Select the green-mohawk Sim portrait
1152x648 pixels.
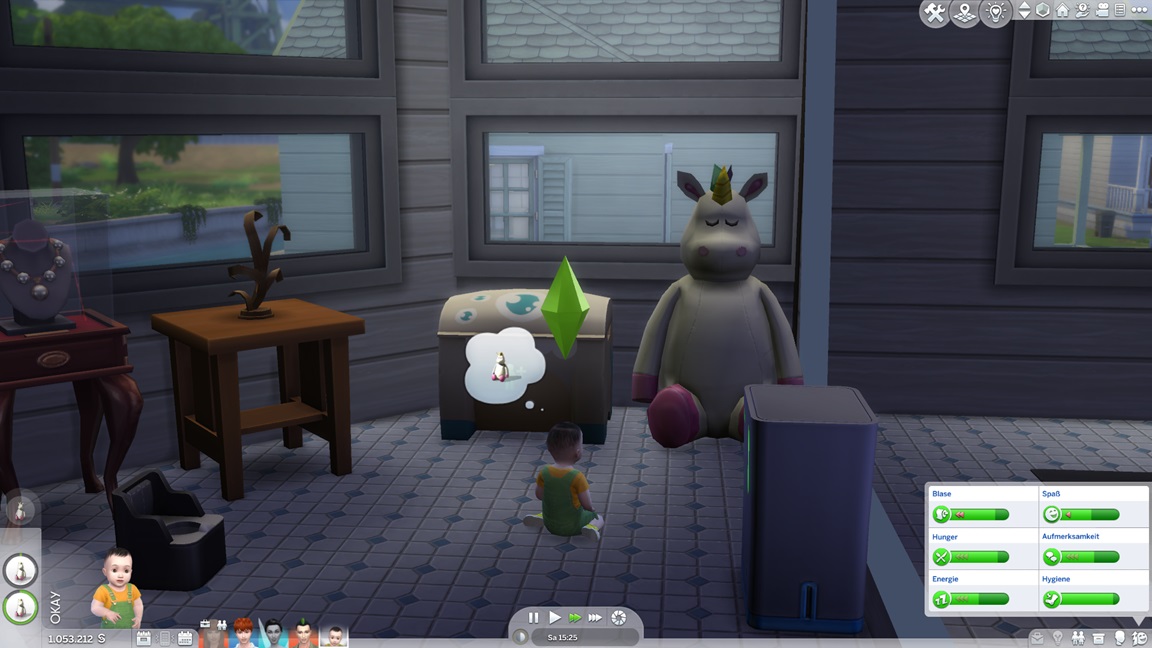click(x=303, y=632)
